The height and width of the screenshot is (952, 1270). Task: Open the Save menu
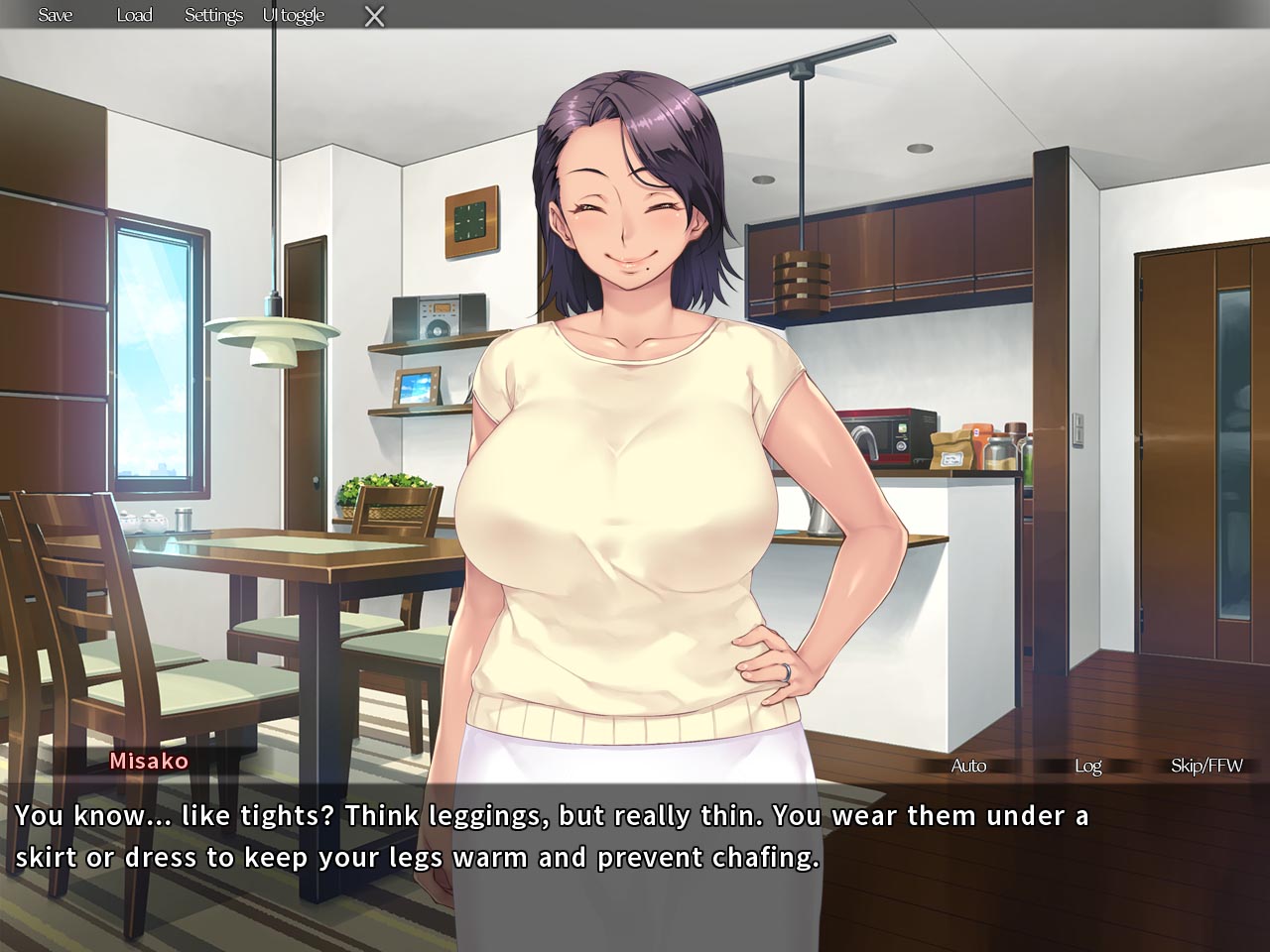point(56,15)
